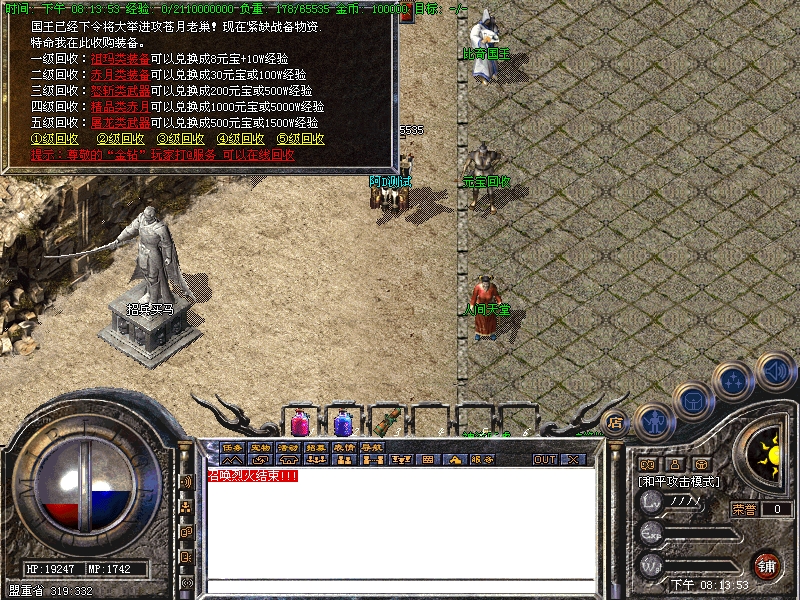Close the chat panel with the X button
The width and height of the screenshot is (800, 600).
tap(573, 460)
